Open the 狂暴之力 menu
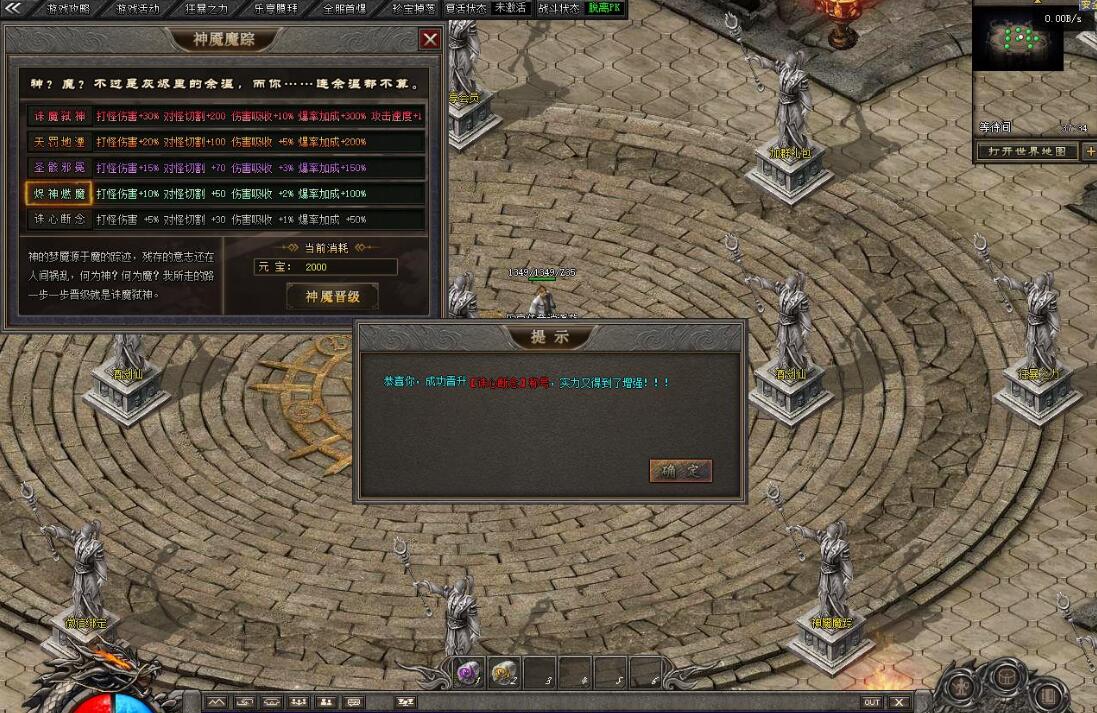1097x713 pixels. (206, 8)
